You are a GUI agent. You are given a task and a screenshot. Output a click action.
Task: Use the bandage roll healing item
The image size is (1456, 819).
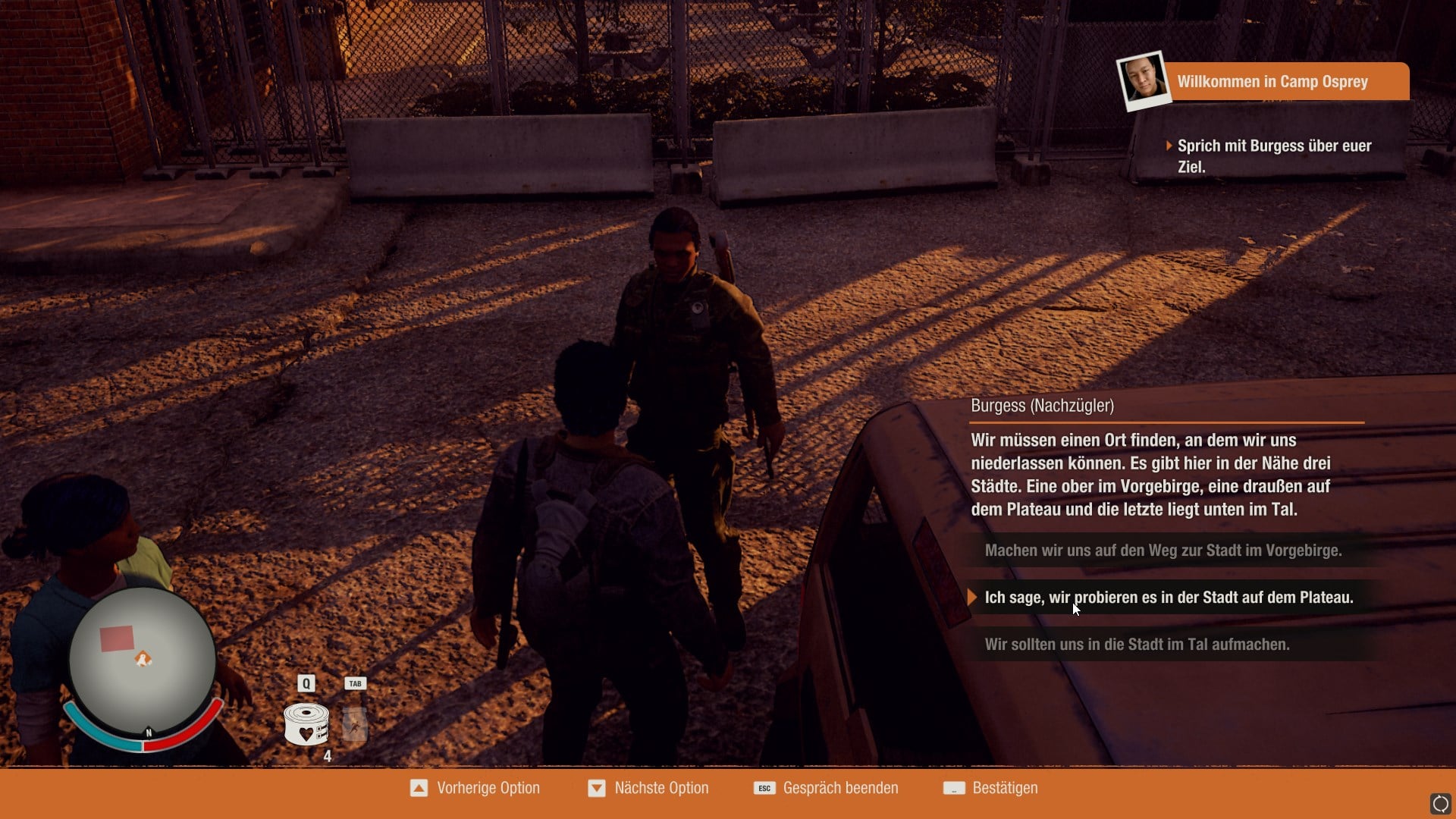[x=306, y=724]
